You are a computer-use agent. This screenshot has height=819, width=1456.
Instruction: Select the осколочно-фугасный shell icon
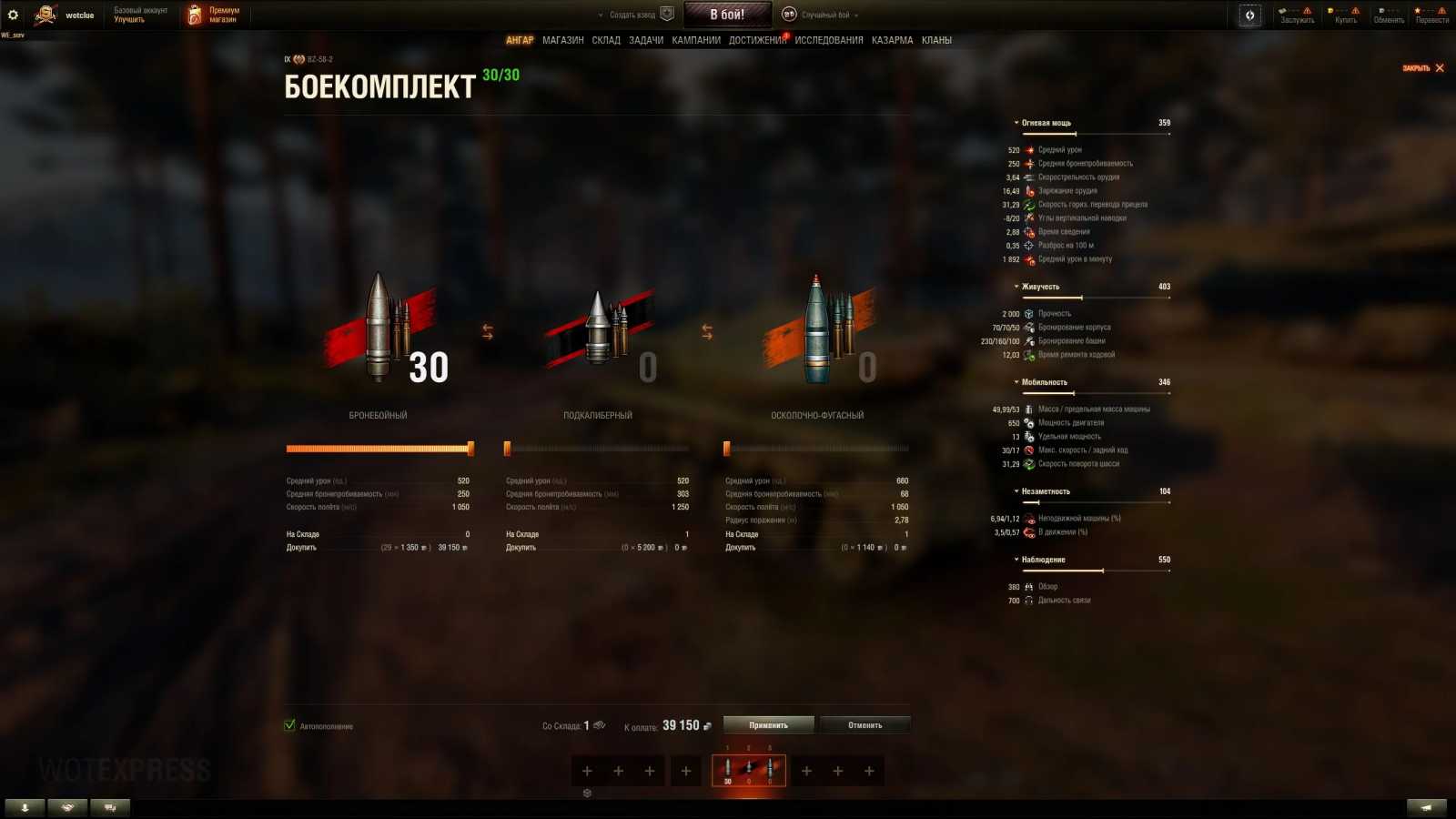tap(816, 328)
